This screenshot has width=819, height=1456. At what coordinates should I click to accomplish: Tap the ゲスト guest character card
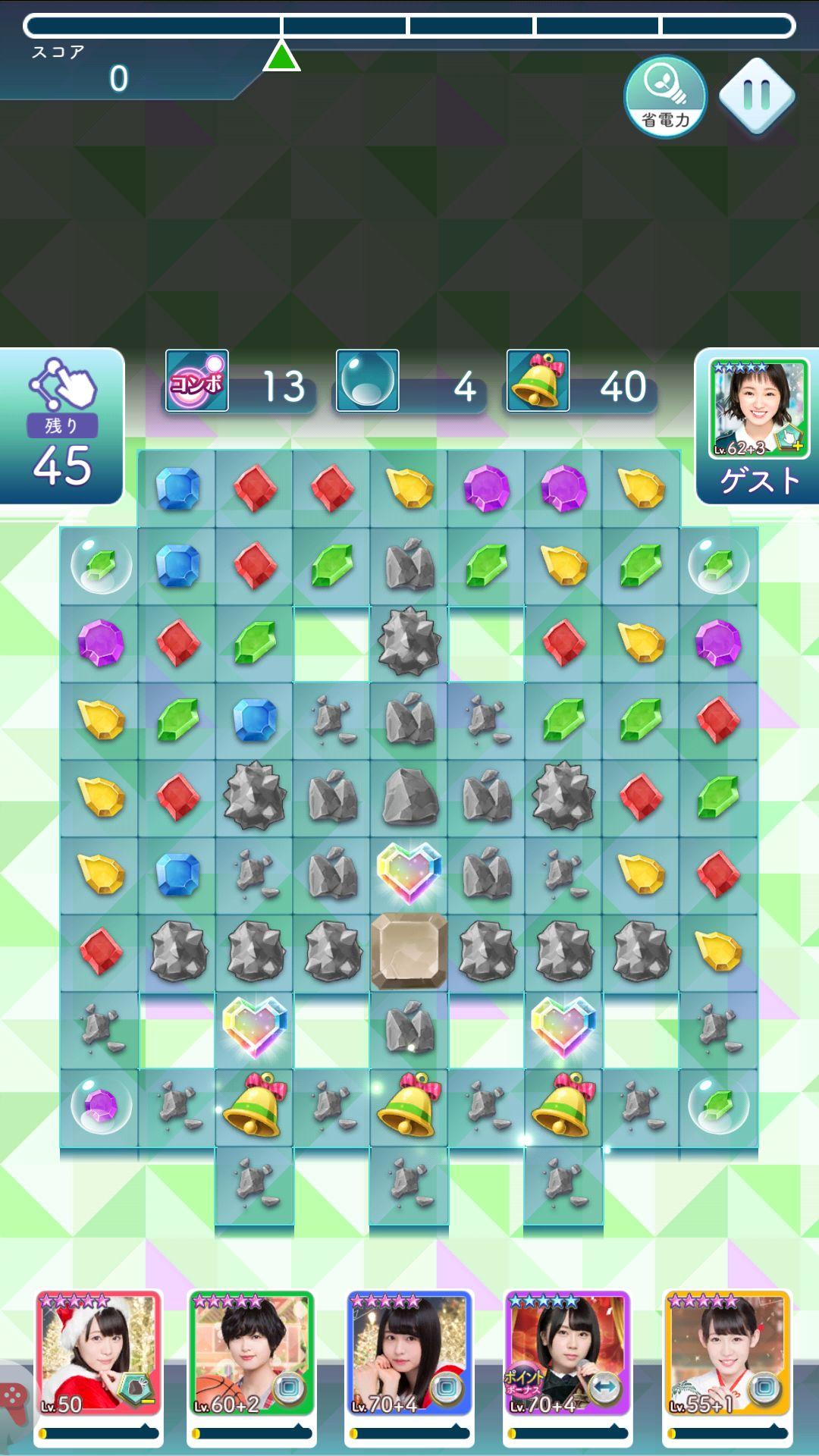click(x=758, y=425)
